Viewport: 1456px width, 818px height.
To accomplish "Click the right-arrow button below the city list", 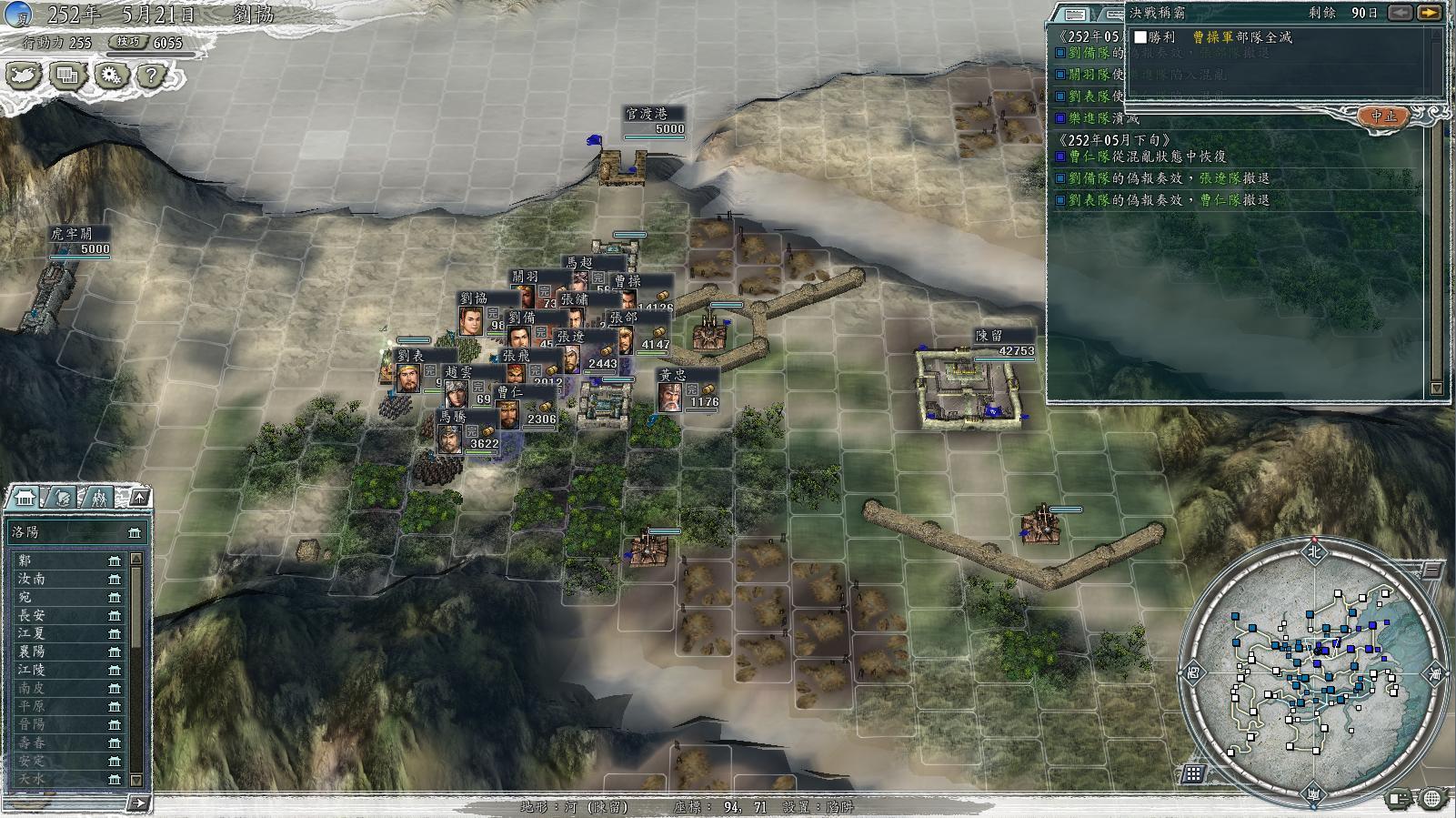I will point(138,803).
